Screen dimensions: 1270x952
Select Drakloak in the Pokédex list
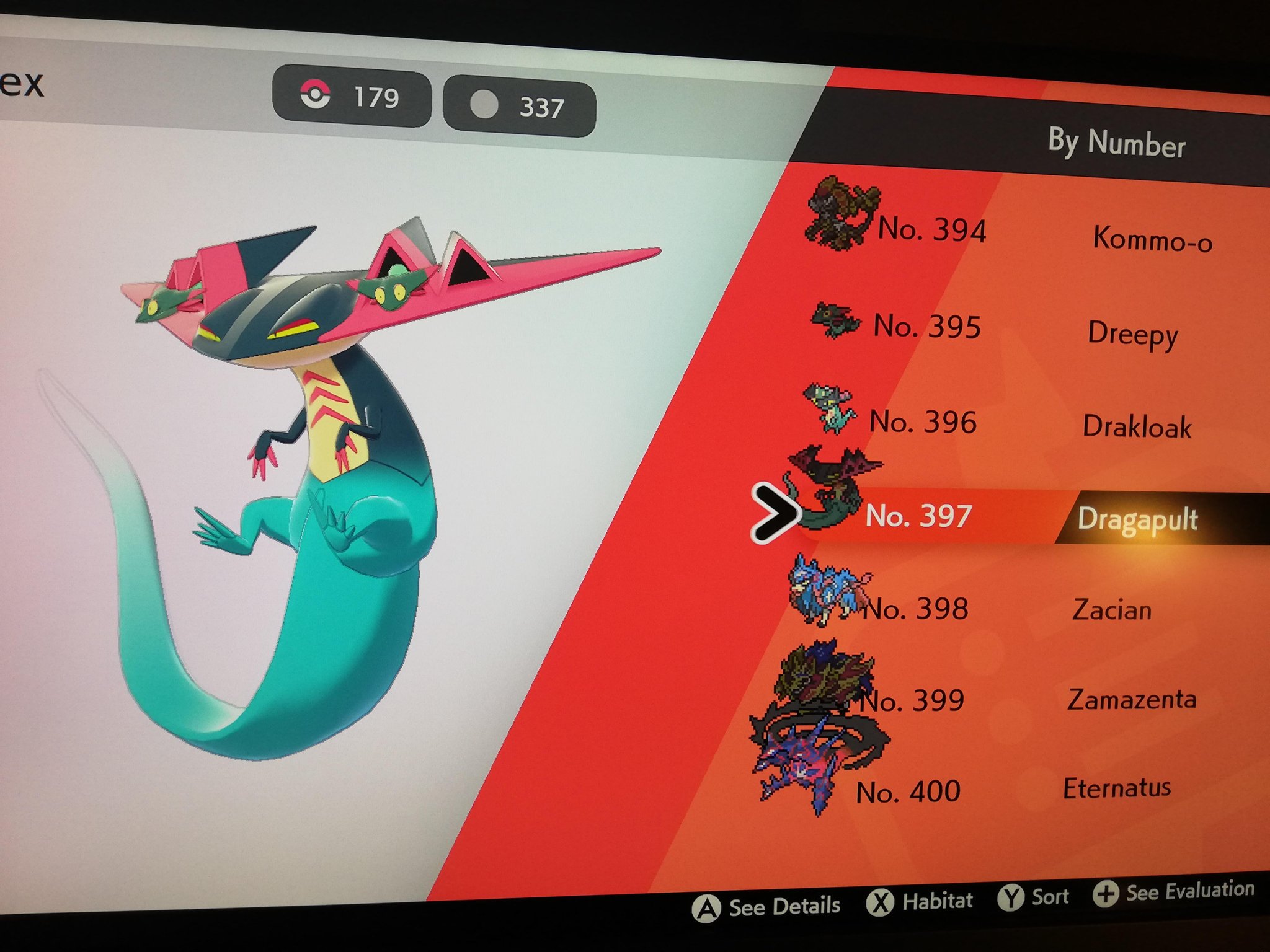tap(1137, 426)
